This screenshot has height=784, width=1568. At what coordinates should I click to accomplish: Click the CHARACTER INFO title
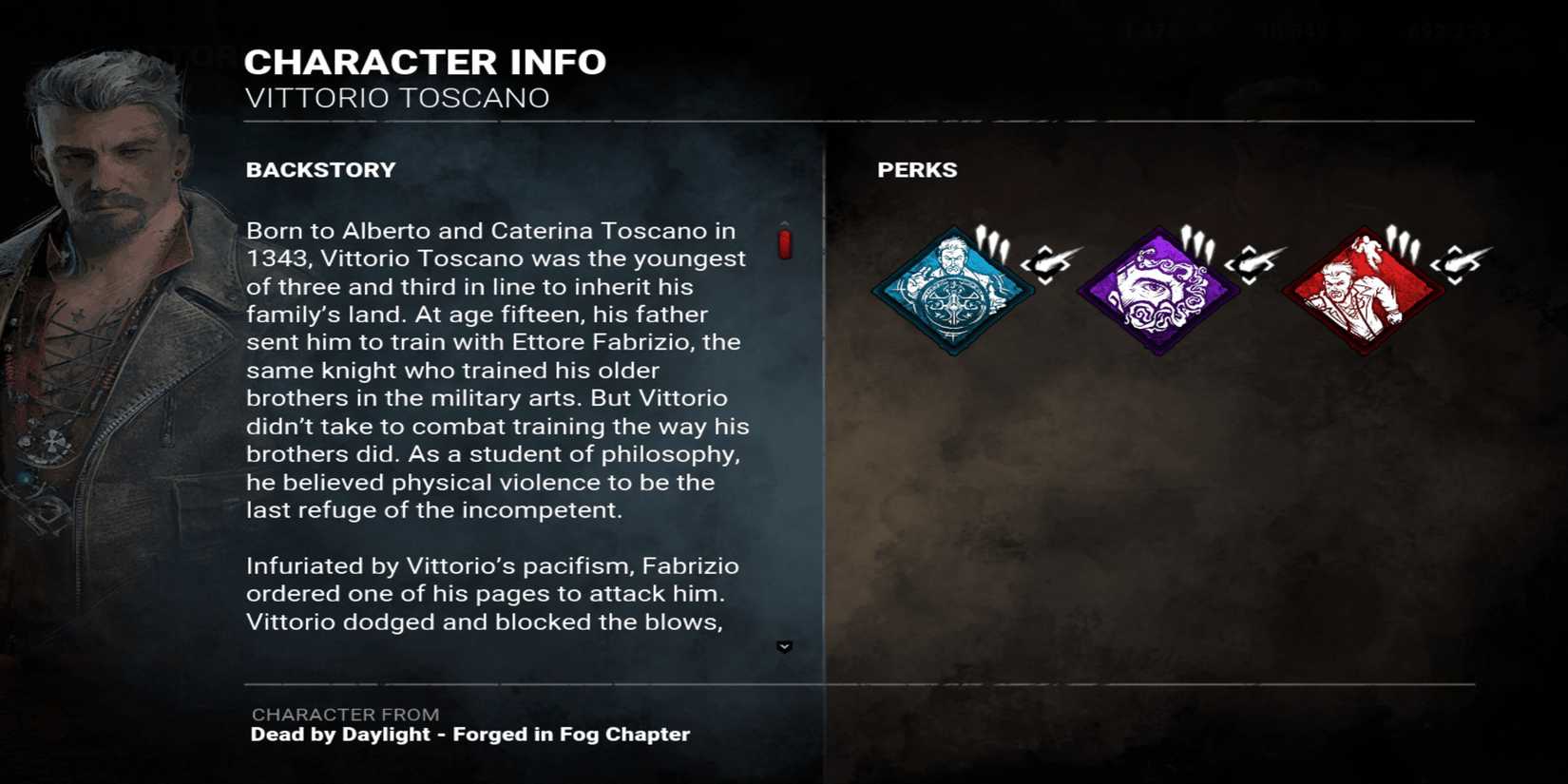425,61
